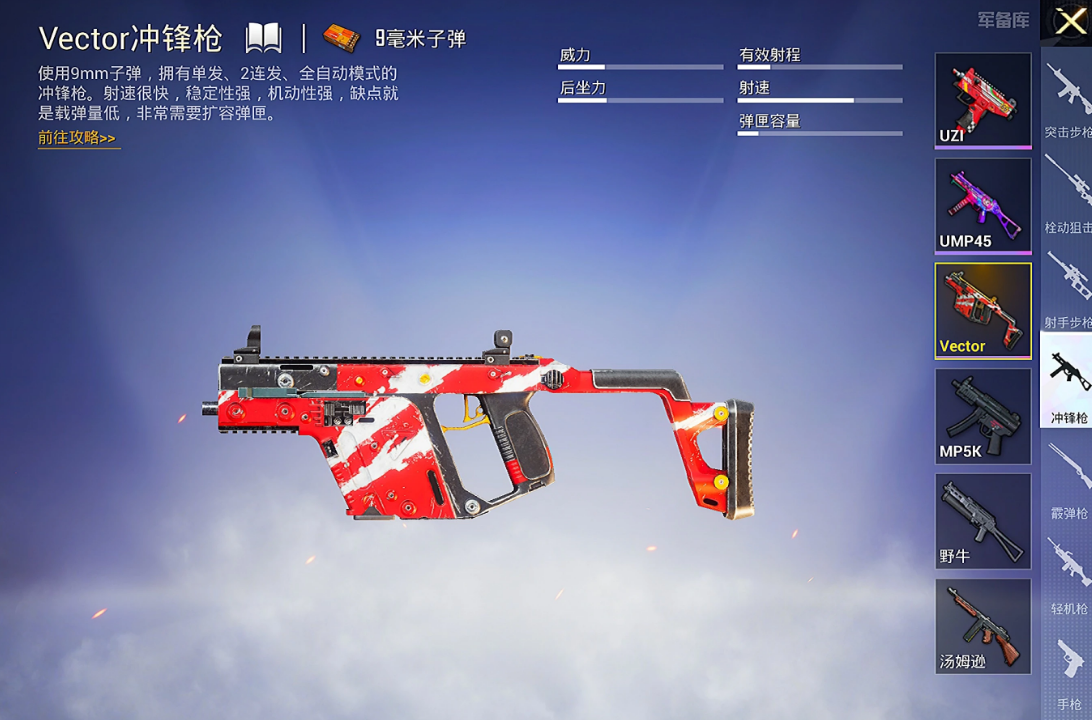This screenshot has width=1092, height=720.
Task: Show the 野牛 submachine gun
Action: (x=982, y=521)
